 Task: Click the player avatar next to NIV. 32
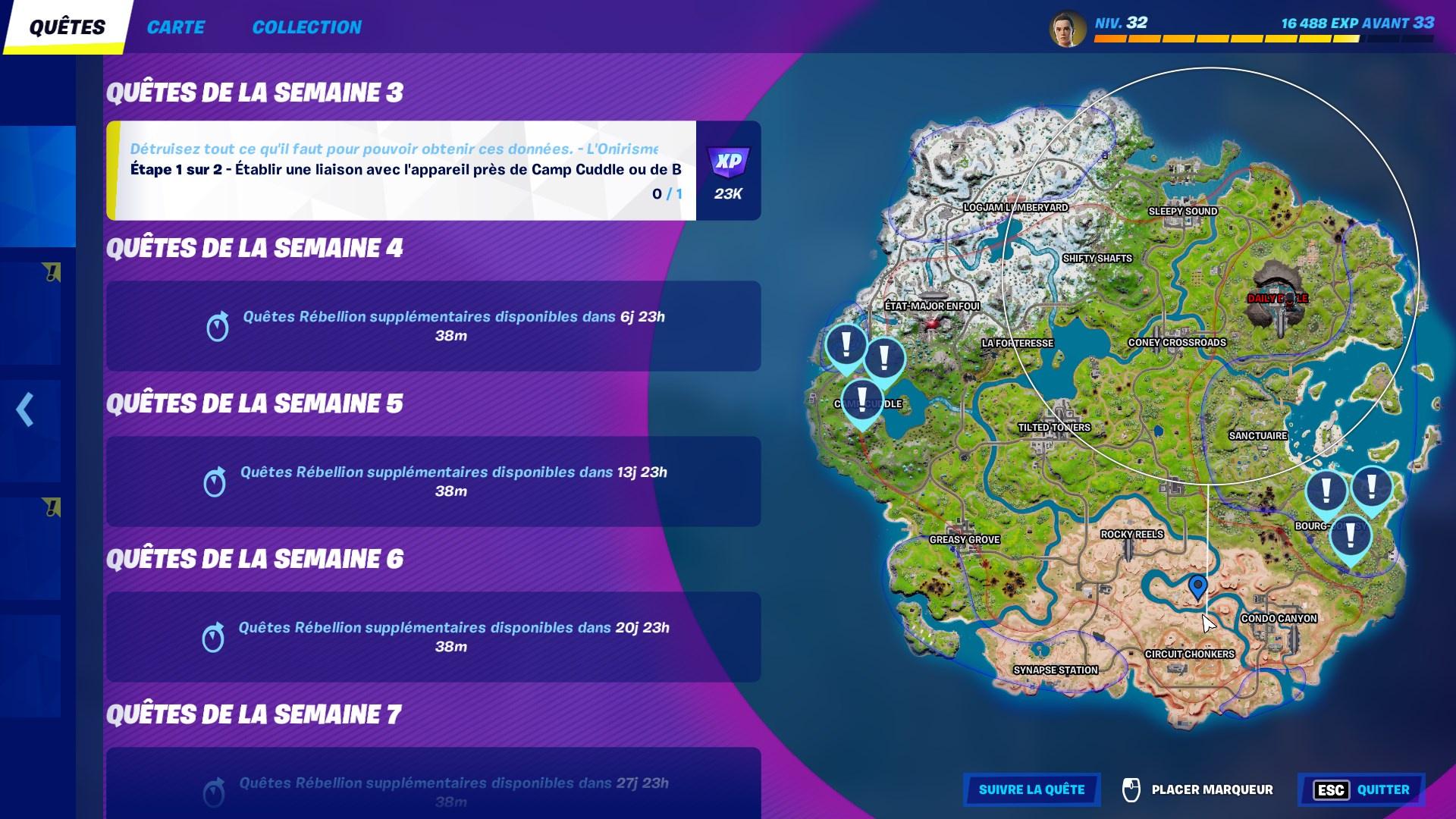pos(1070,27)
